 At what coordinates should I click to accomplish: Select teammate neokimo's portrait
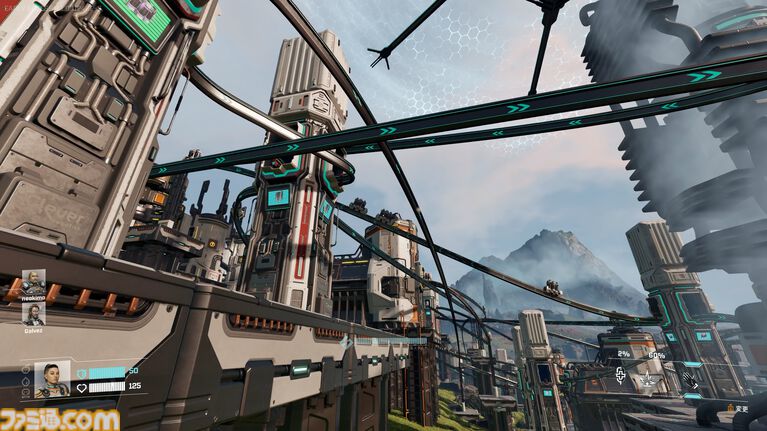pyautogui.click(x=34, y=282)
